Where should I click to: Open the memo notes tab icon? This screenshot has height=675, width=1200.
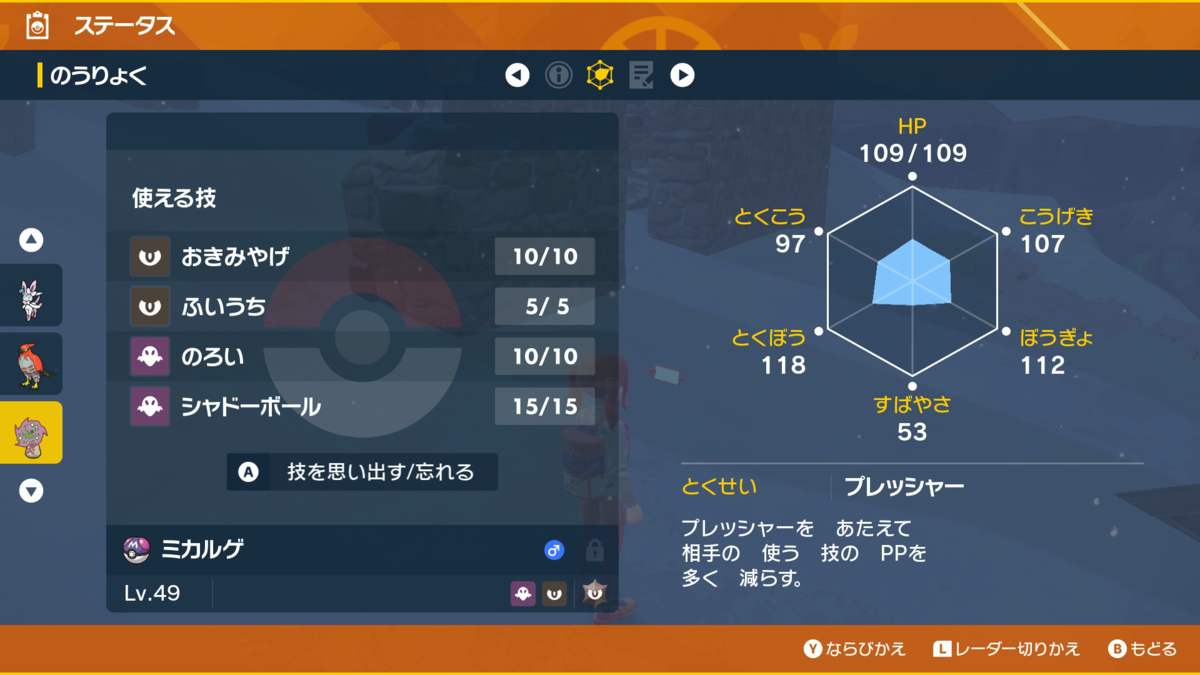641,75
